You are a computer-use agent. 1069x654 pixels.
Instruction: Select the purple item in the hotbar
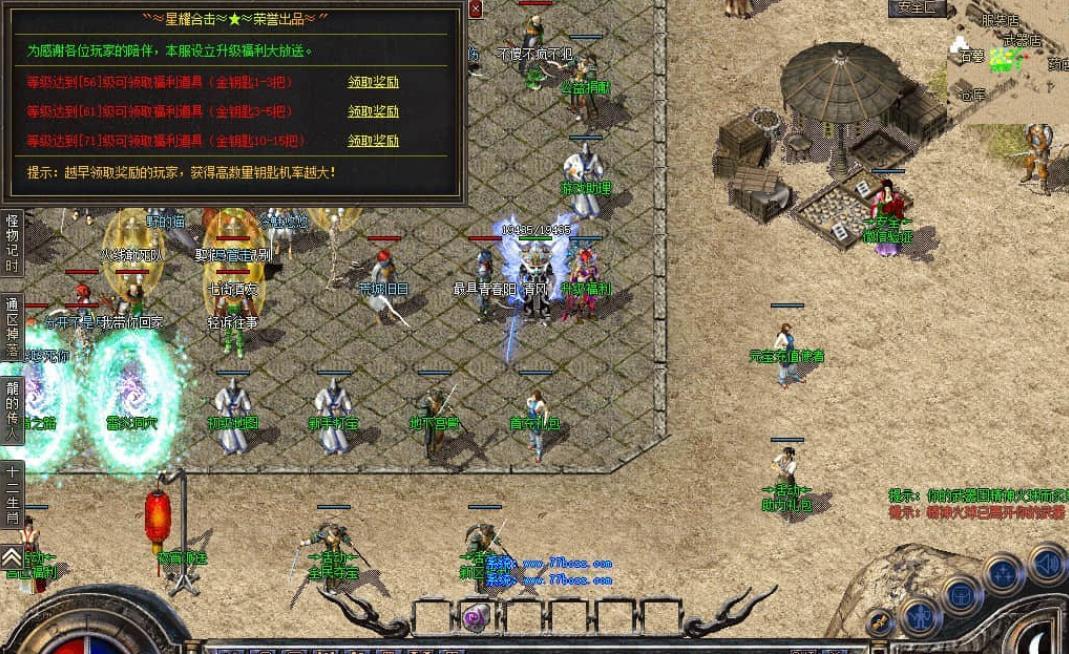click(x=477, y=616)
